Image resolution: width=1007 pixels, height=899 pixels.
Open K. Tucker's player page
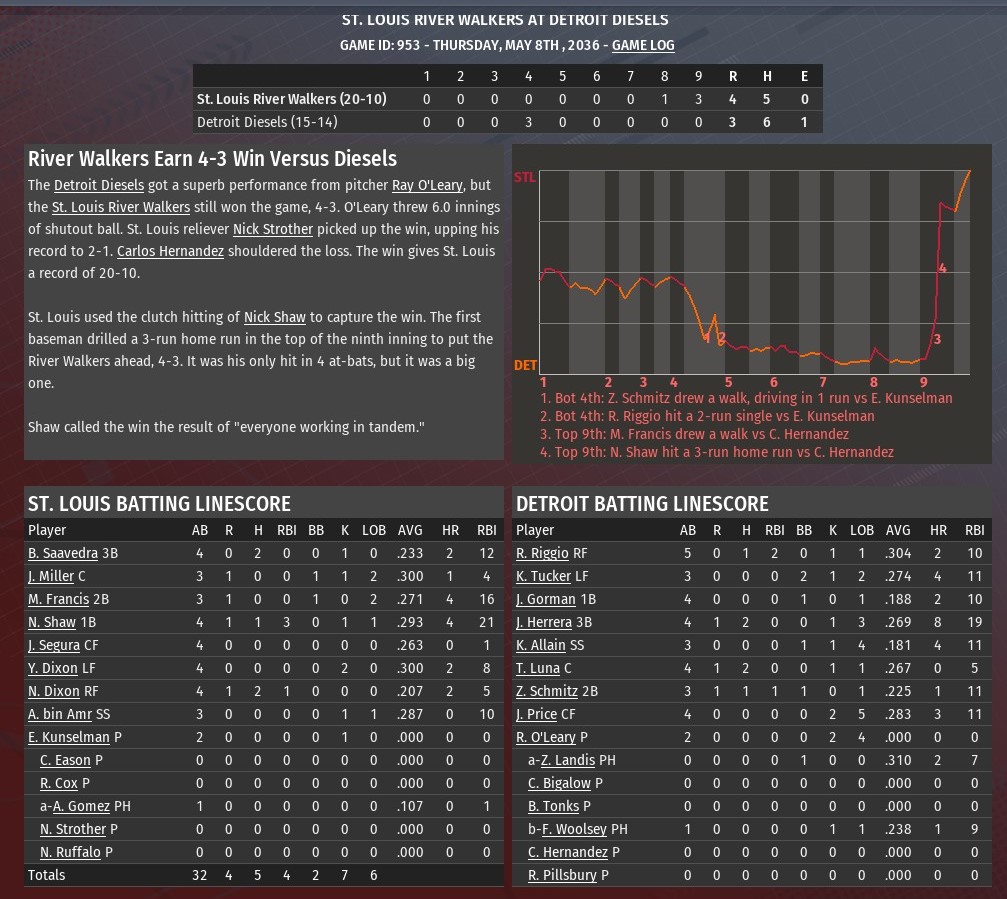pos(543,576)
